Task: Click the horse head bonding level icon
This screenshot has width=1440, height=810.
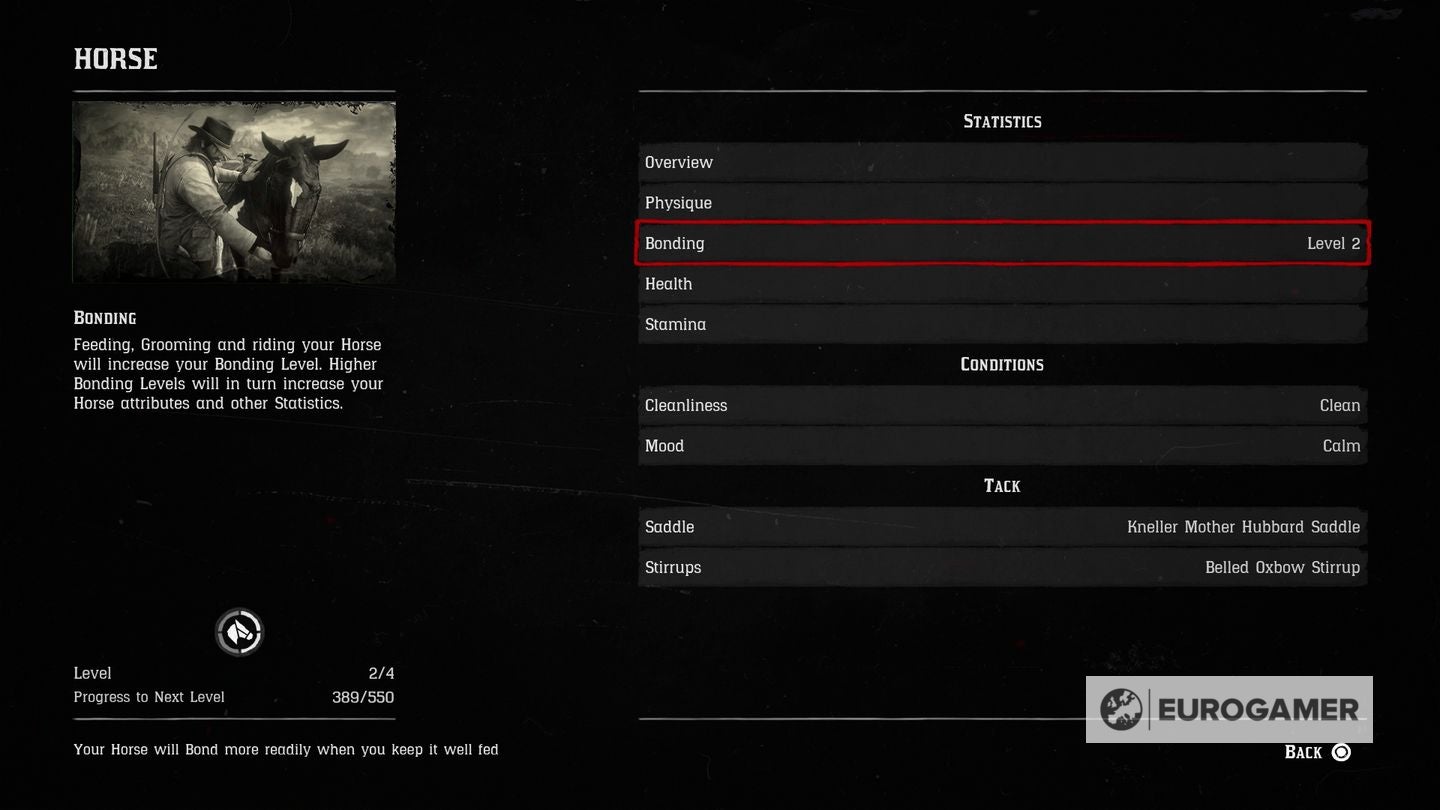Action: [x=240, y=632]
